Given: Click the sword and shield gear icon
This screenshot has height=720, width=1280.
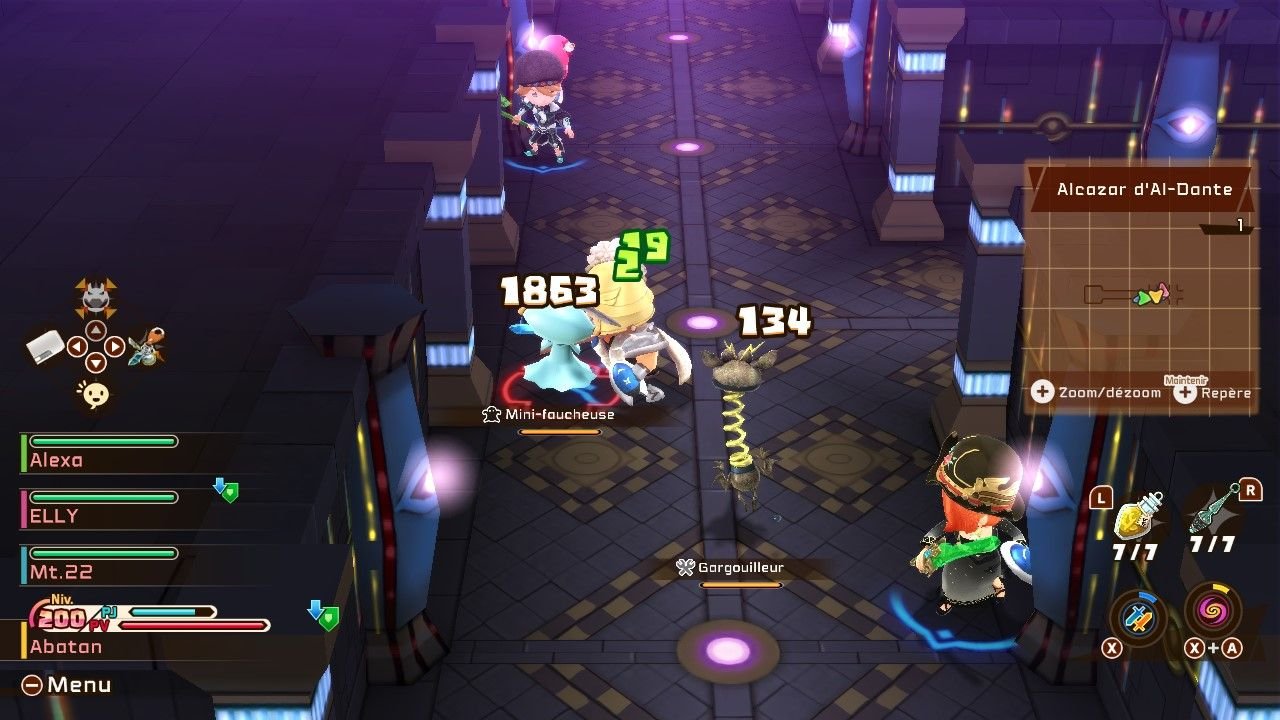Looking at the screenshot, I should tap(147, 348).
